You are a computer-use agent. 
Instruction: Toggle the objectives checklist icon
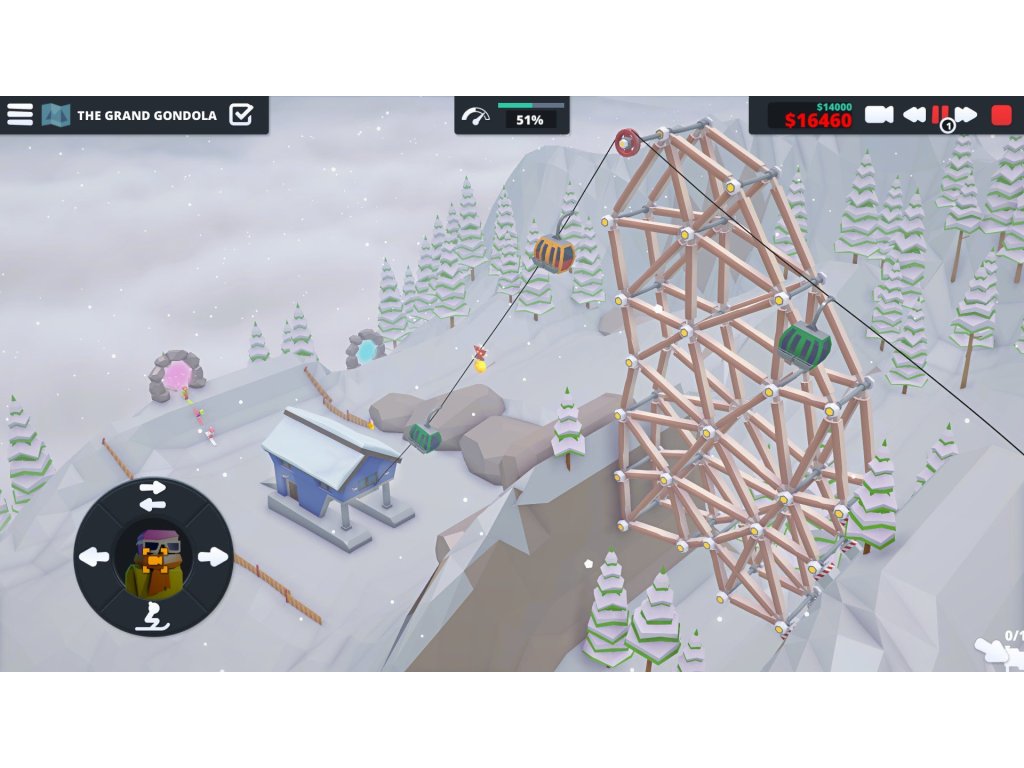(241, 115)
